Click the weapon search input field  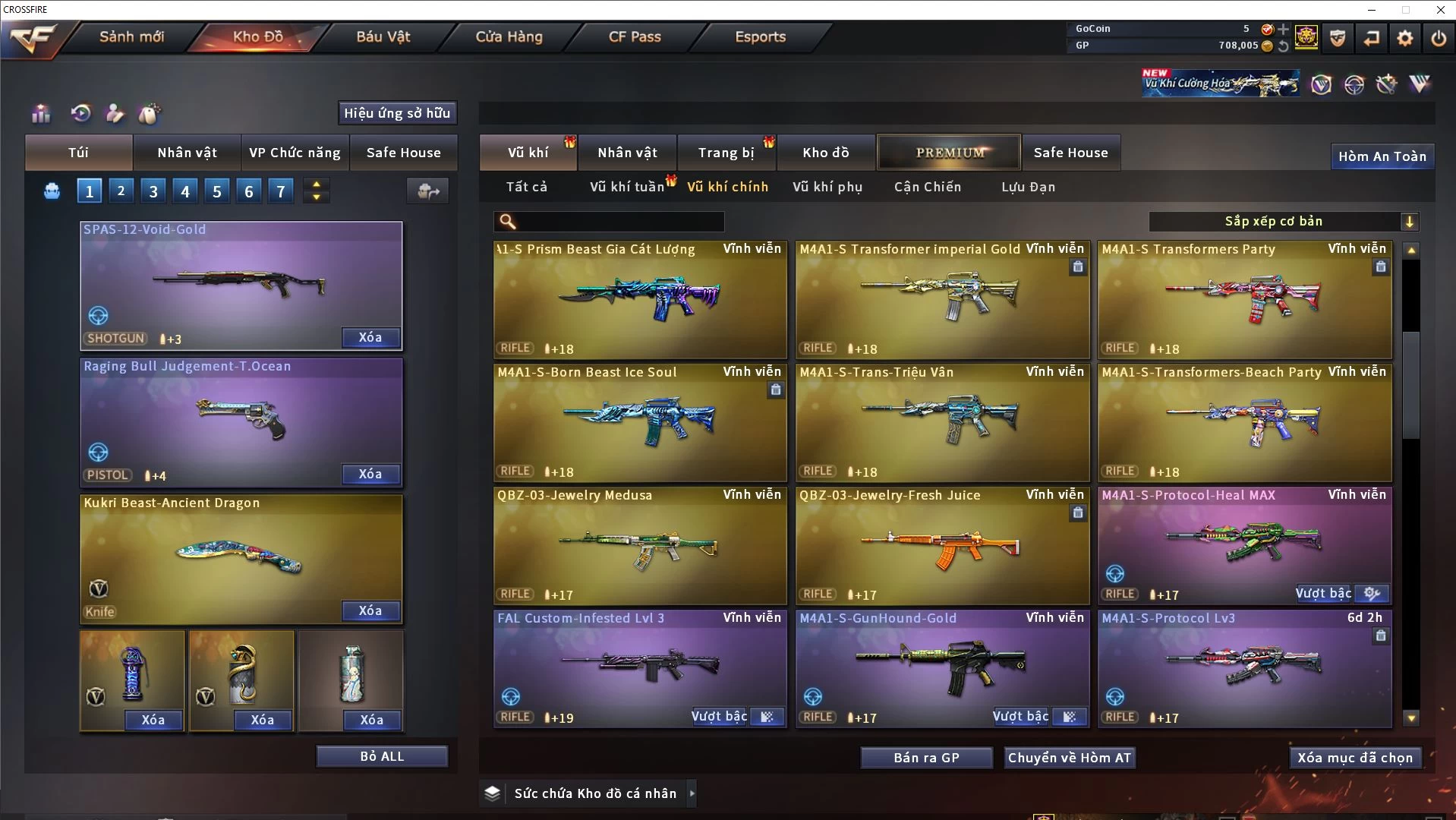click(619, 222)
